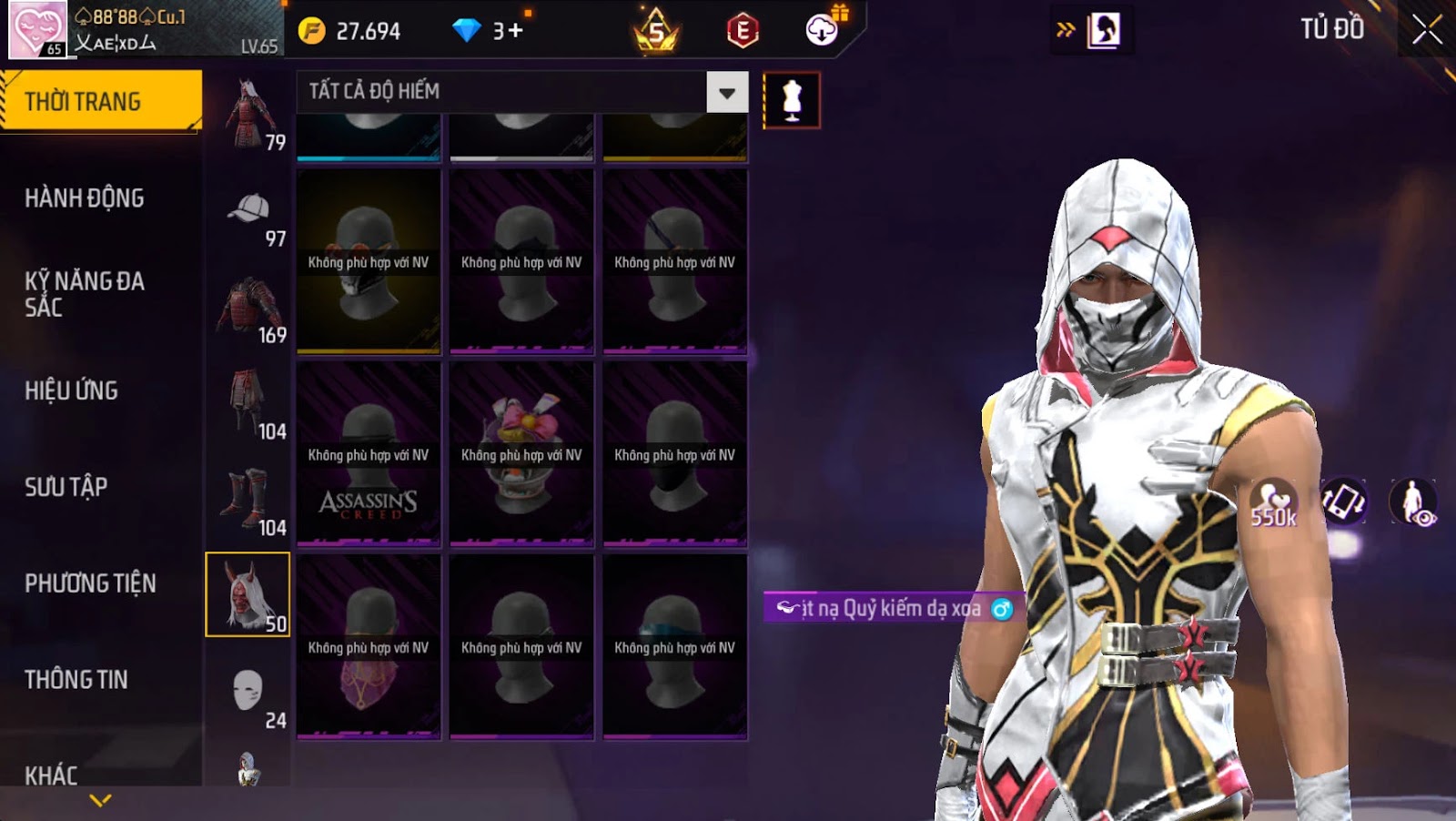The width and height of the screenshot is (1456, 821).
Task: Click the 550k likes heart icon
Action: (1272, 502)
